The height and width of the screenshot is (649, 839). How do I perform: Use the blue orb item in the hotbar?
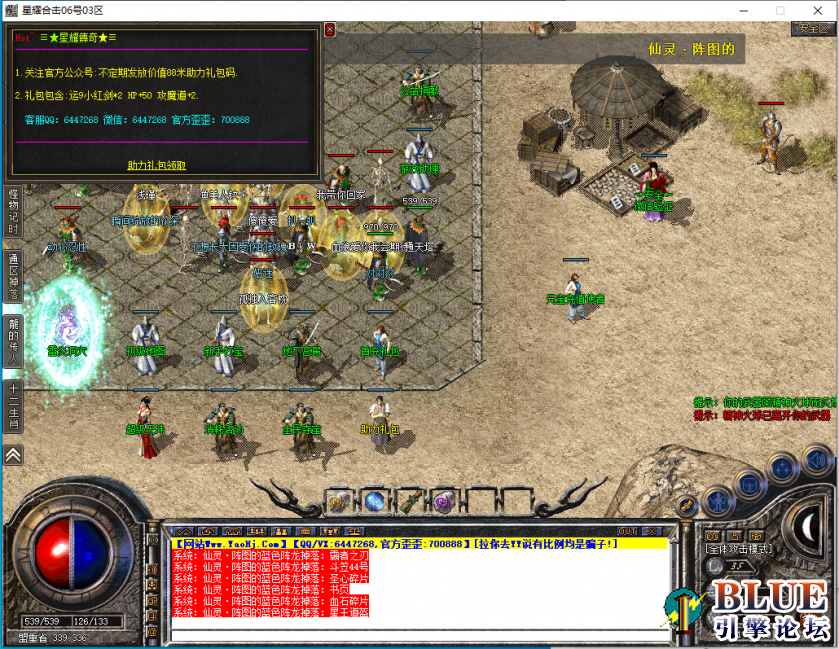375,500
